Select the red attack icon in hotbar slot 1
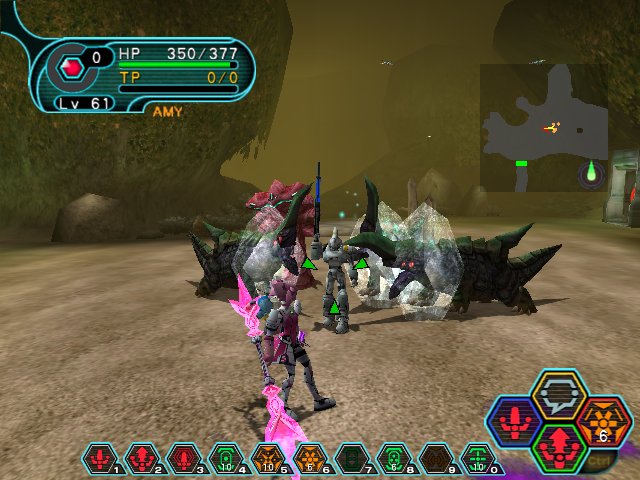640x480 pixels. tap(99, 459)
